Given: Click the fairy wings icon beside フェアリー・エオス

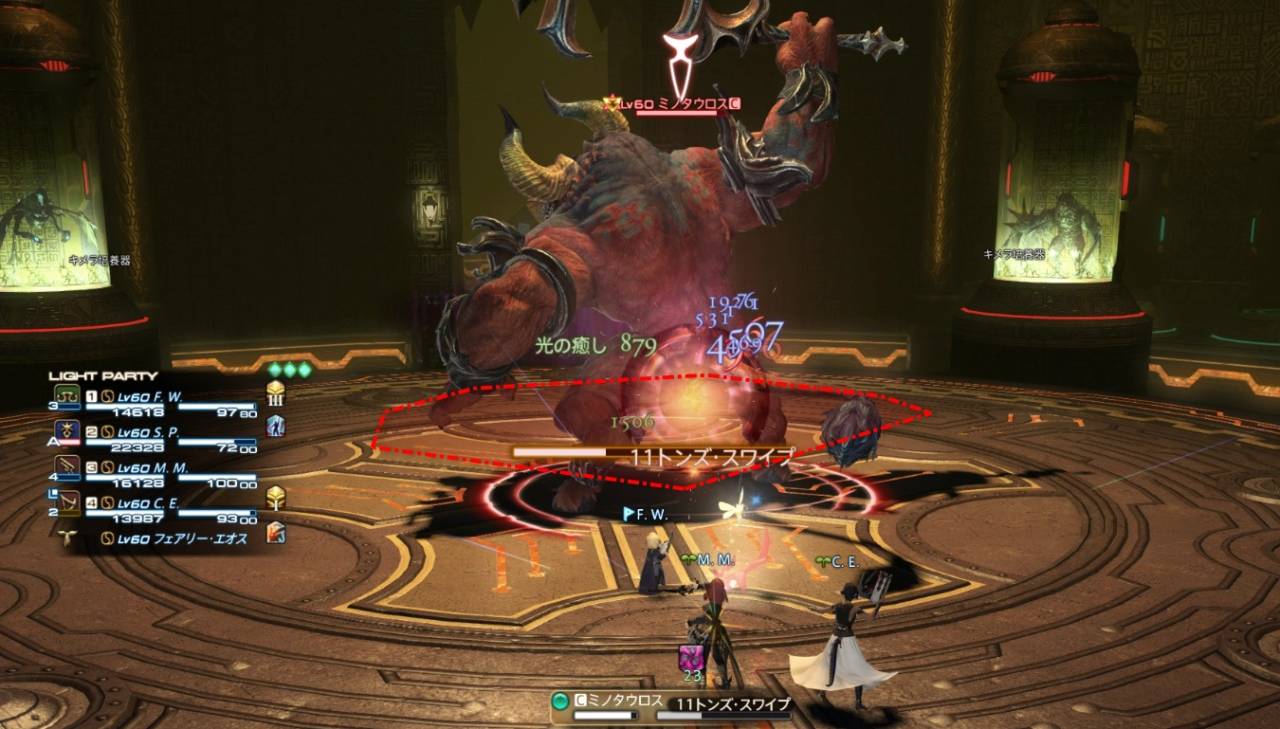Looking at the screenshot, I should pos(67,534).
